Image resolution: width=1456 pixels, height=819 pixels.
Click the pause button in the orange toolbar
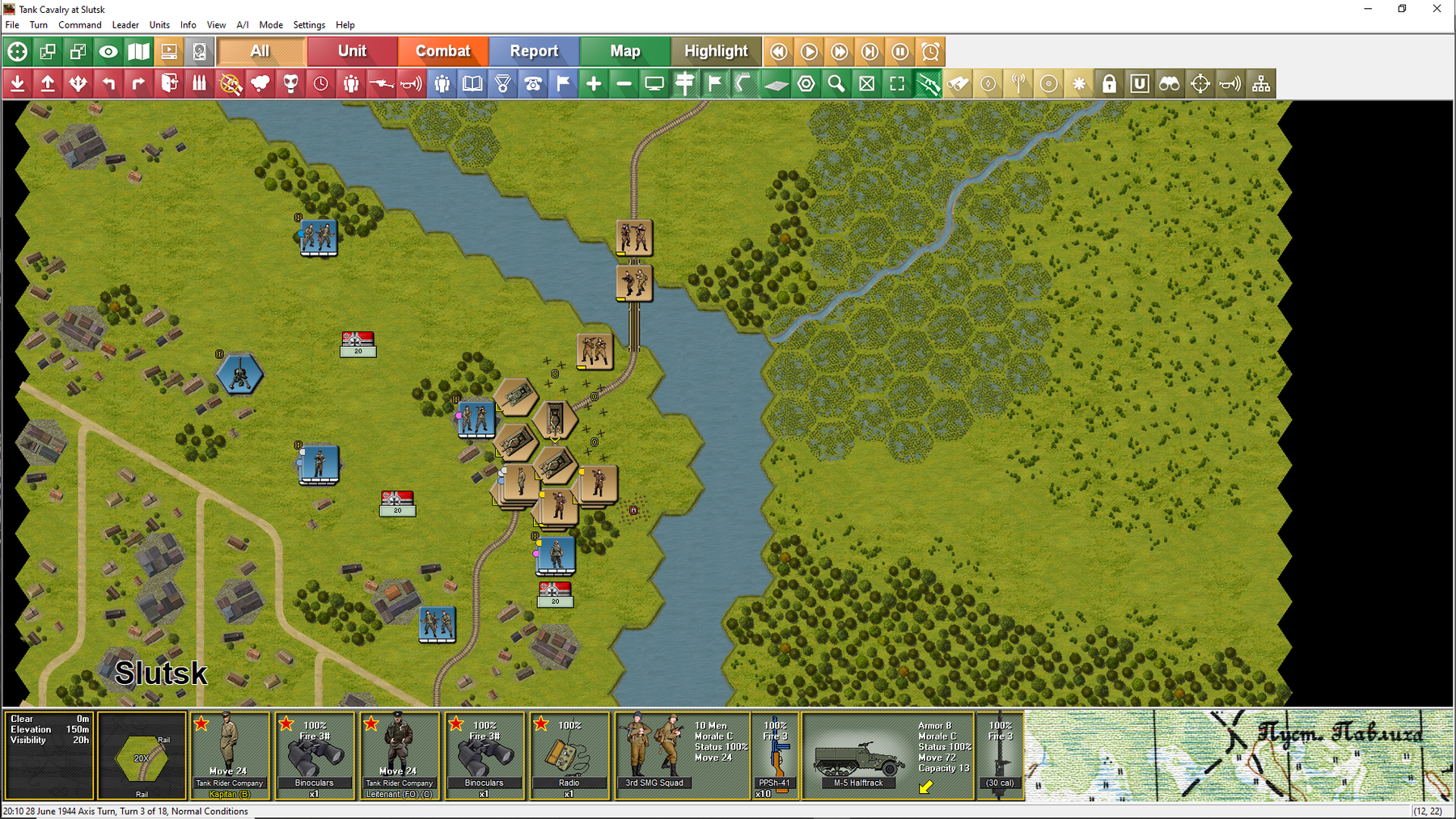[900, 52]
